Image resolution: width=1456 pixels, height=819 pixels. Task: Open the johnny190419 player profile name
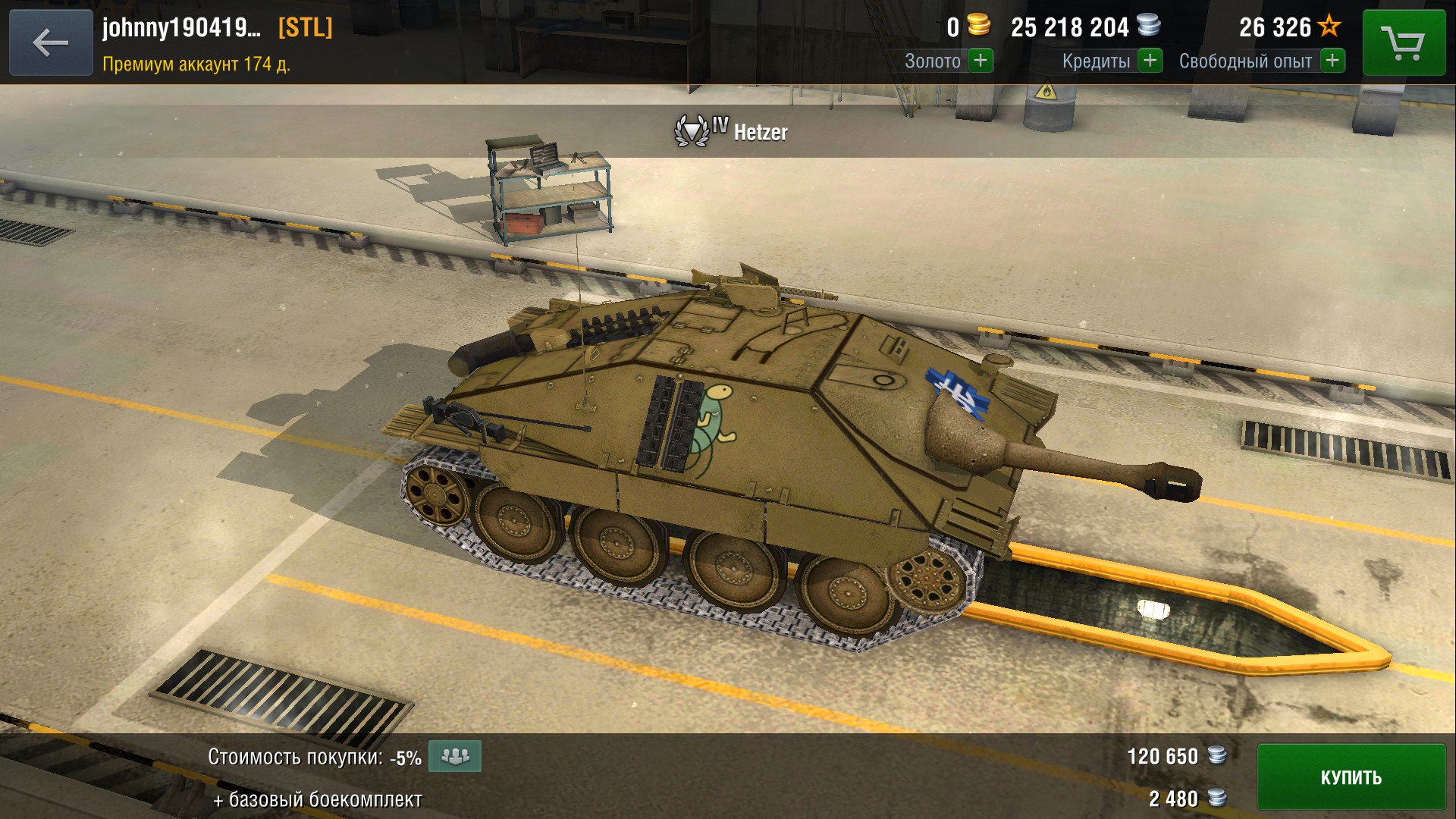click(182, 28)
